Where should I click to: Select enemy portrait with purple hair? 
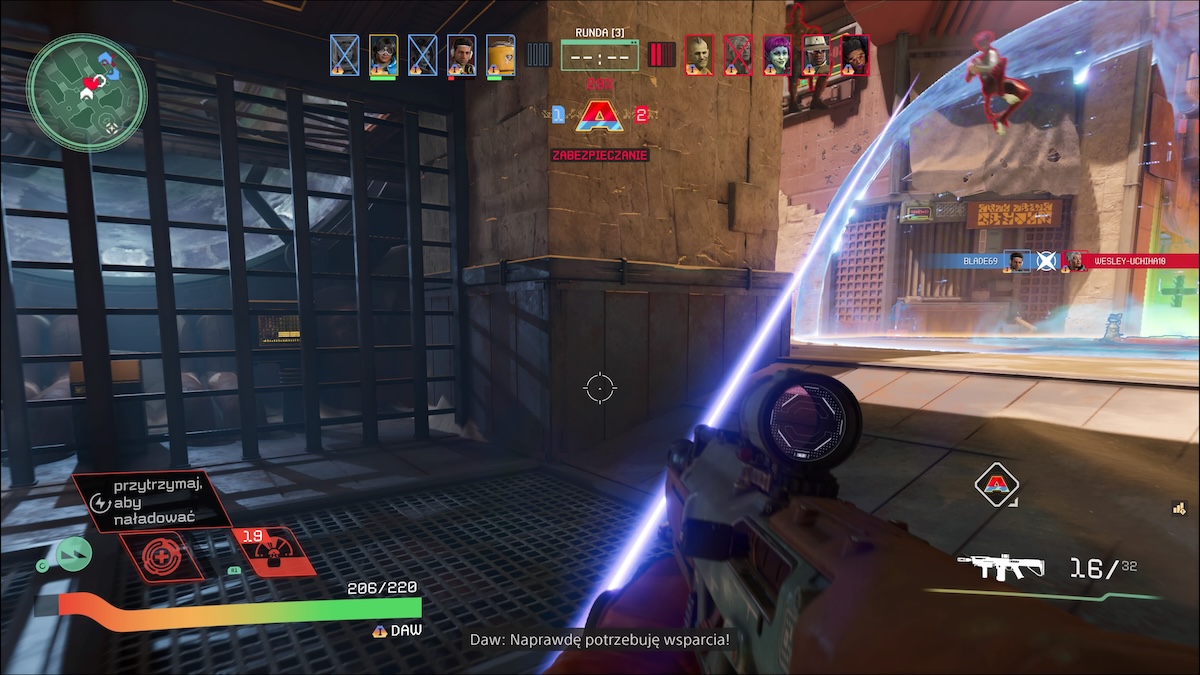[x=777, y=55]
